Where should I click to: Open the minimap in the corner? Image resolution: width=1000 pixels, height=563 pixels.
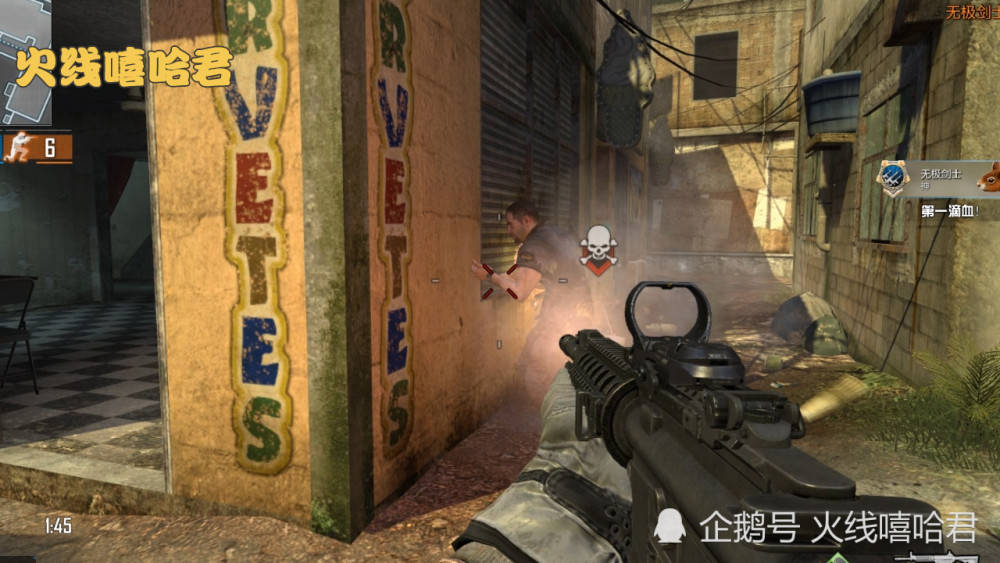click(x=25, y=60)
